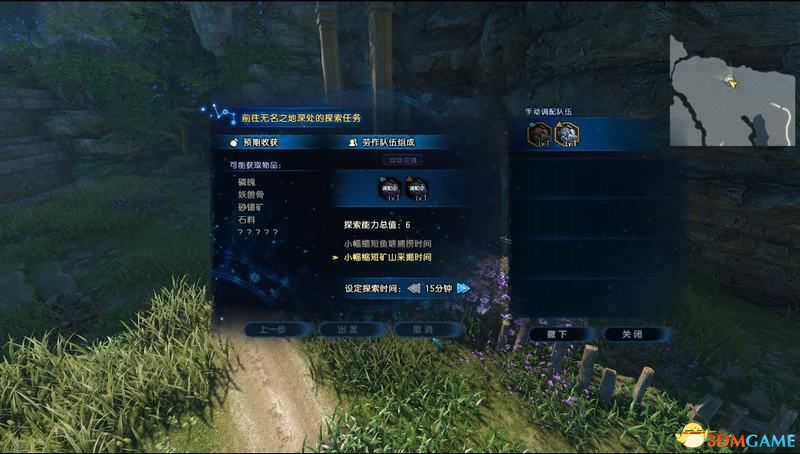Select the 小幅缩短鱼塘捕捞时间 bonus option
800x454 pixels.
click(387, 243)
